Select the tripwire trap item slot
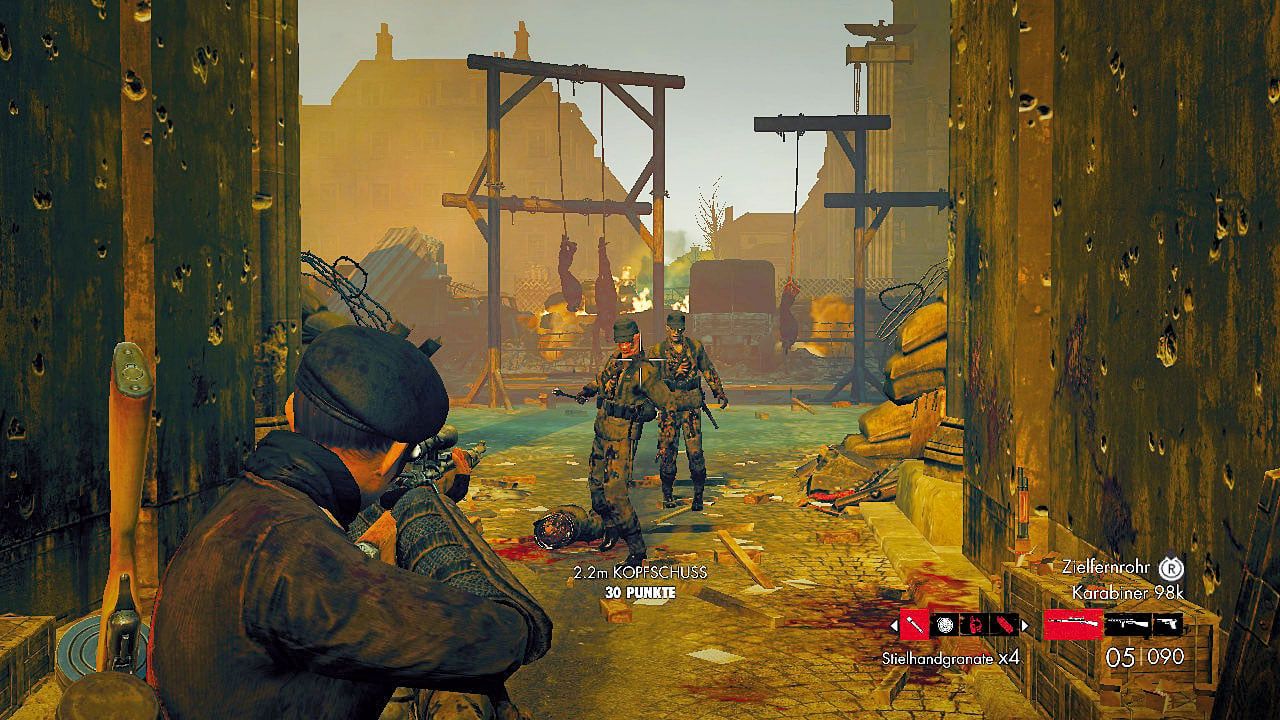1280x720 pixels. (x=975, y=625)
